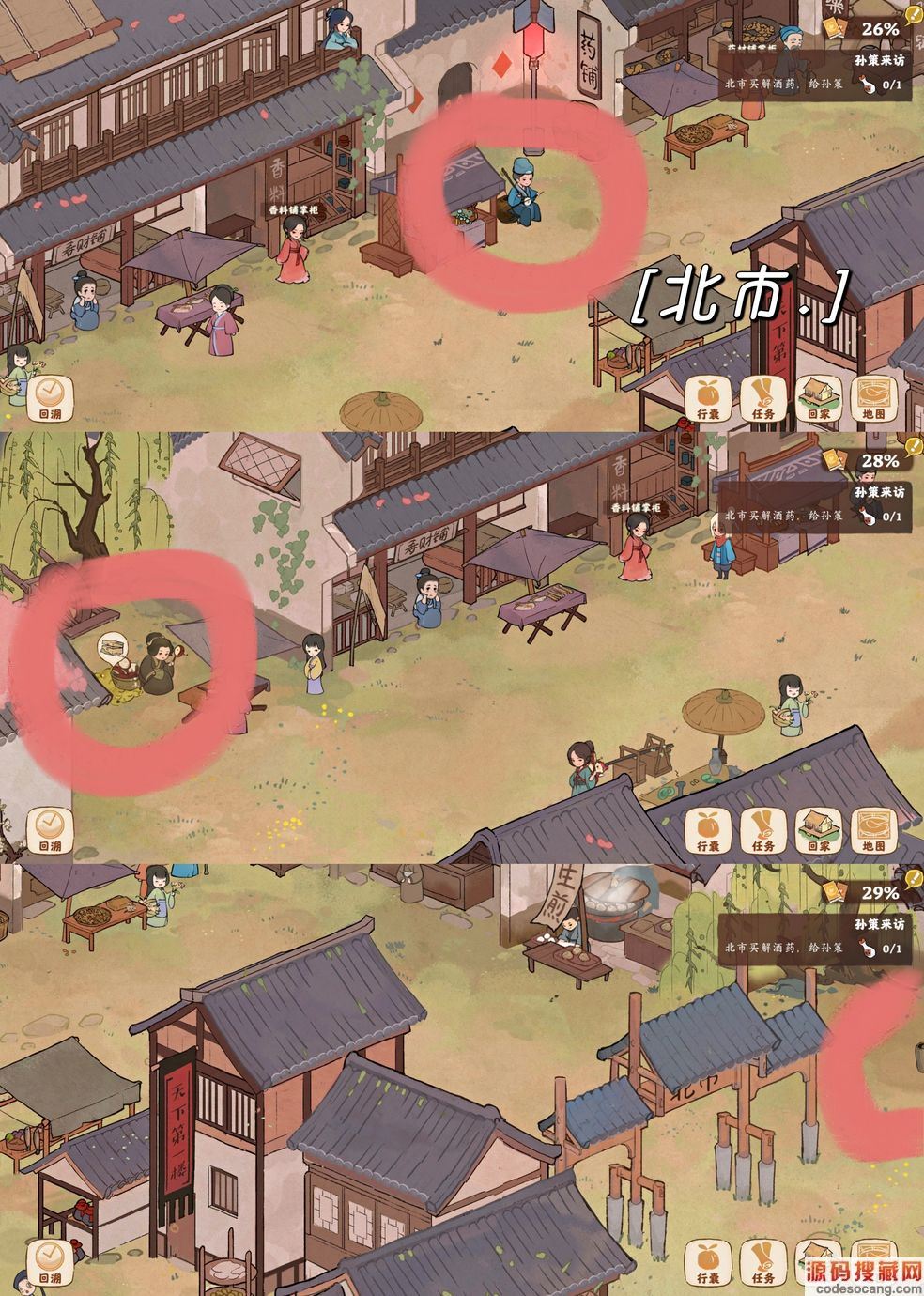View 任务 quests in the middle screenshot
924x1296 pixels.
[762, 829]
